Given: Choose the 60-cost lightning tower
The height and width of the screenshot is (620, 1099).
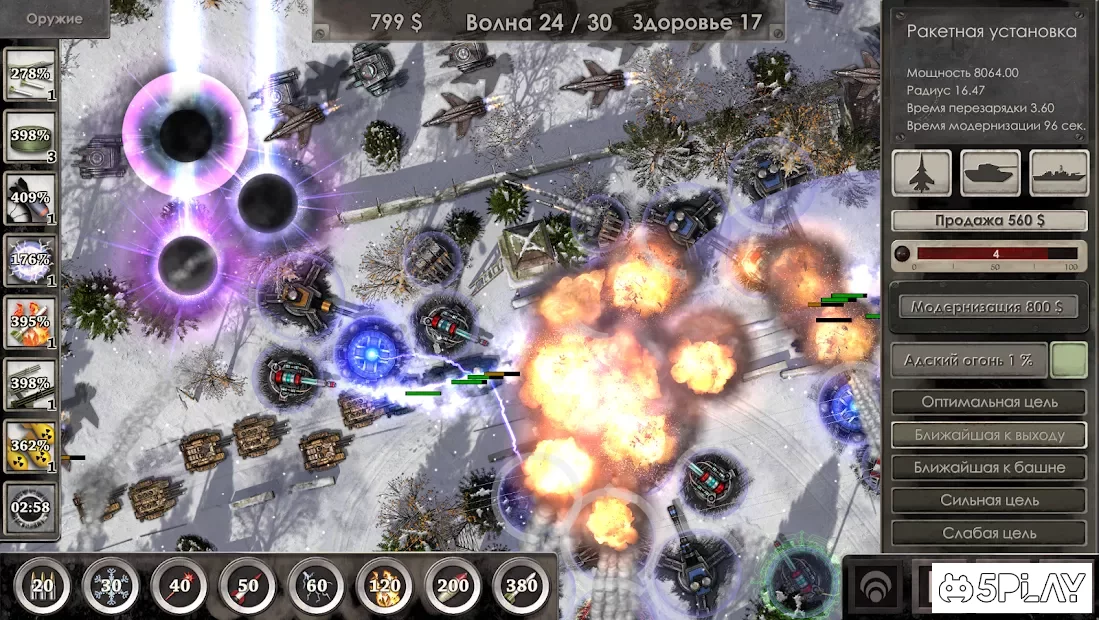Looking at the screenshot, I should [x=316, y=584].
